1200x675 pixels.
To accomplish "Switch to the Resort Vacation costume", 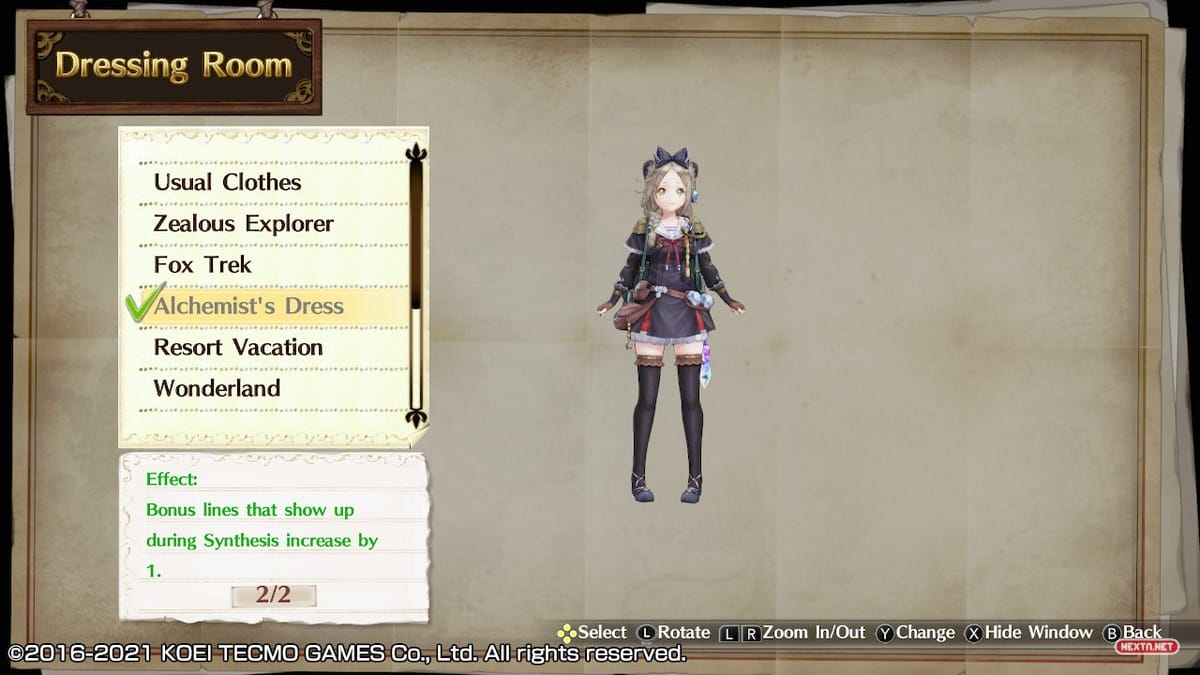I will (238, 347).
